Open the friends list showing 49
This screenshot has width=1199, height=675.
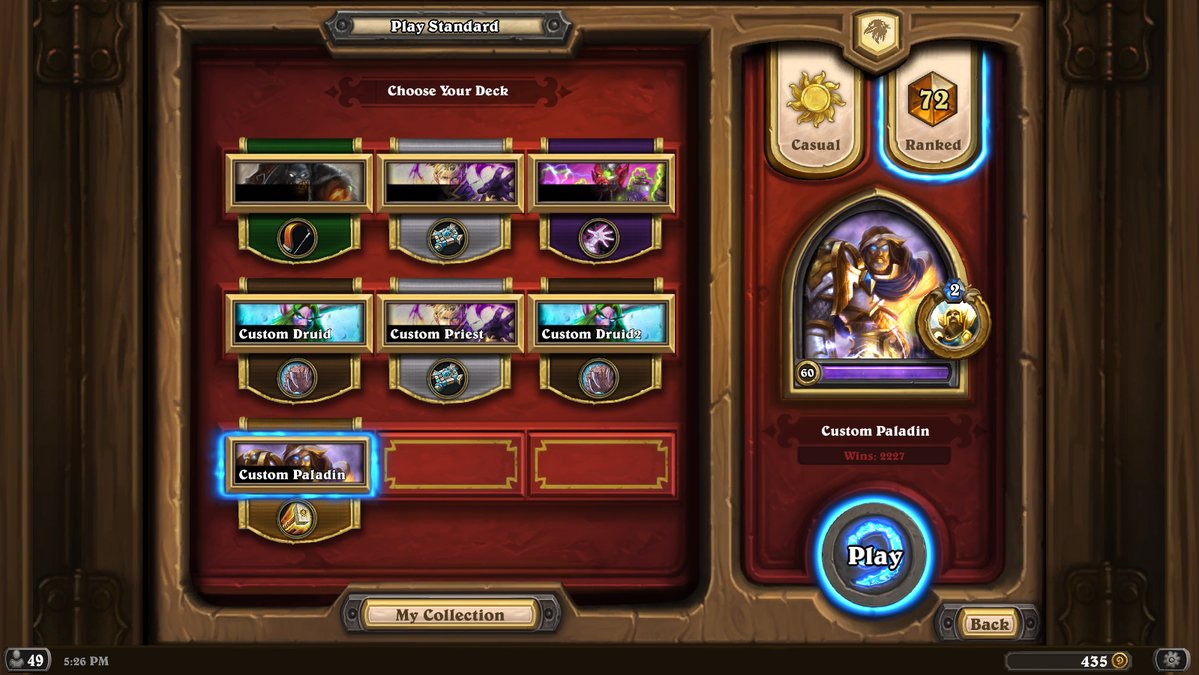[27, 660]
